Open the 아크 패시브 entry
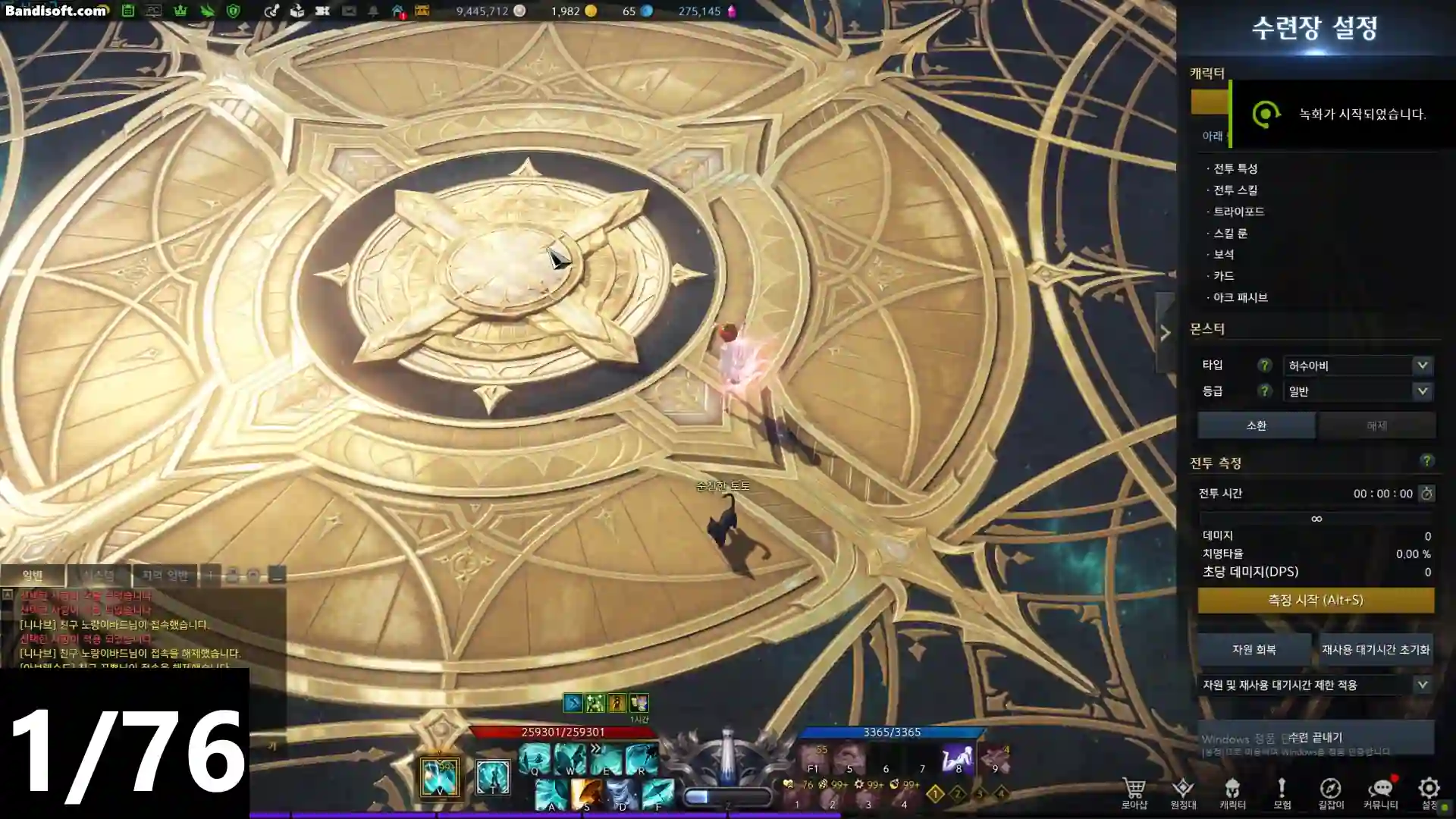The height and width of the screenshot is (819, 1456). [x=1240, y=298]
